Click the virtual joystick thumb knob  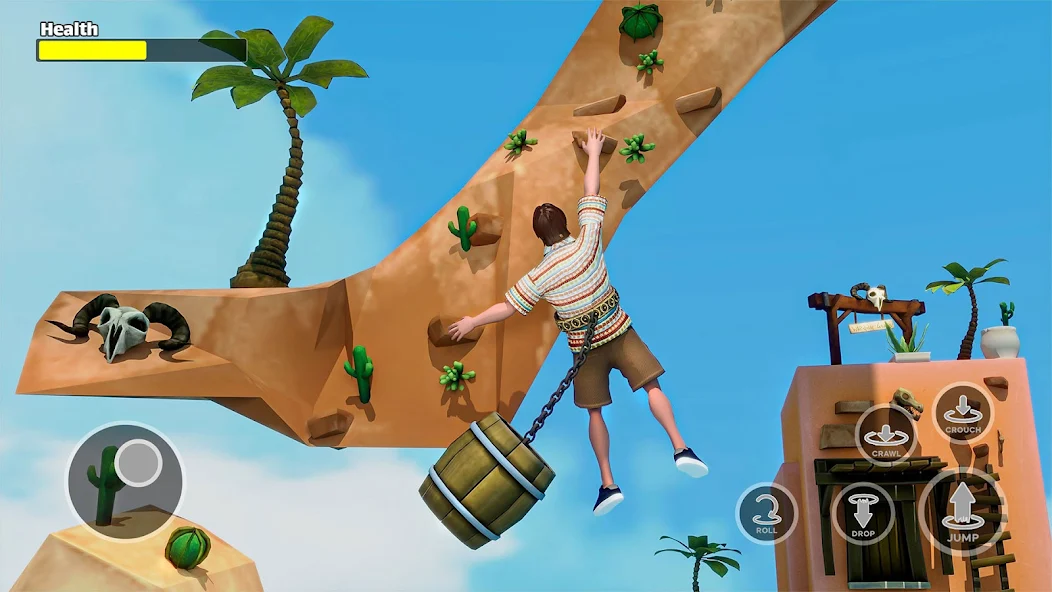(x=137, y=463)
